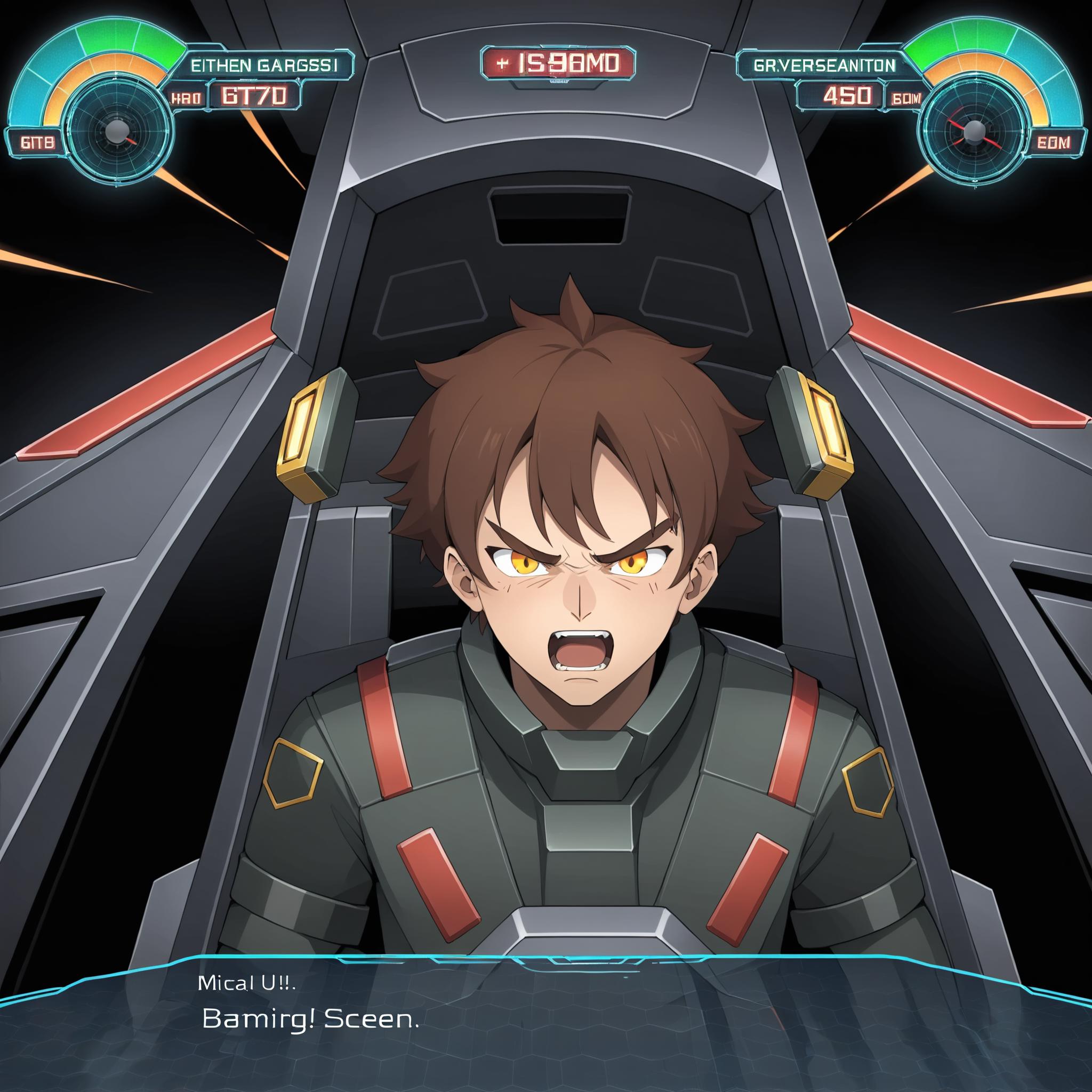This screenshot has height=1092, width=1092.
Task: Select the EOM tag below the right gauge
Action: point(1054,142)
